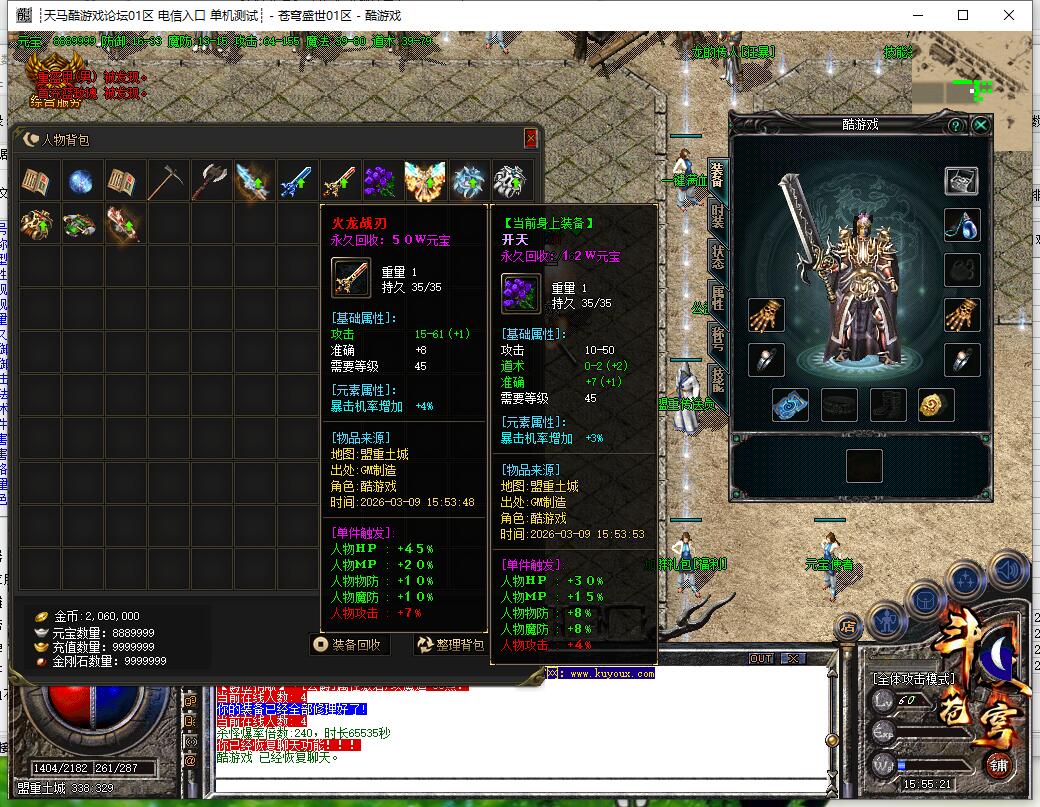Open the red 铺 stall button
1040x807 pixels.
pos(1000,766)
